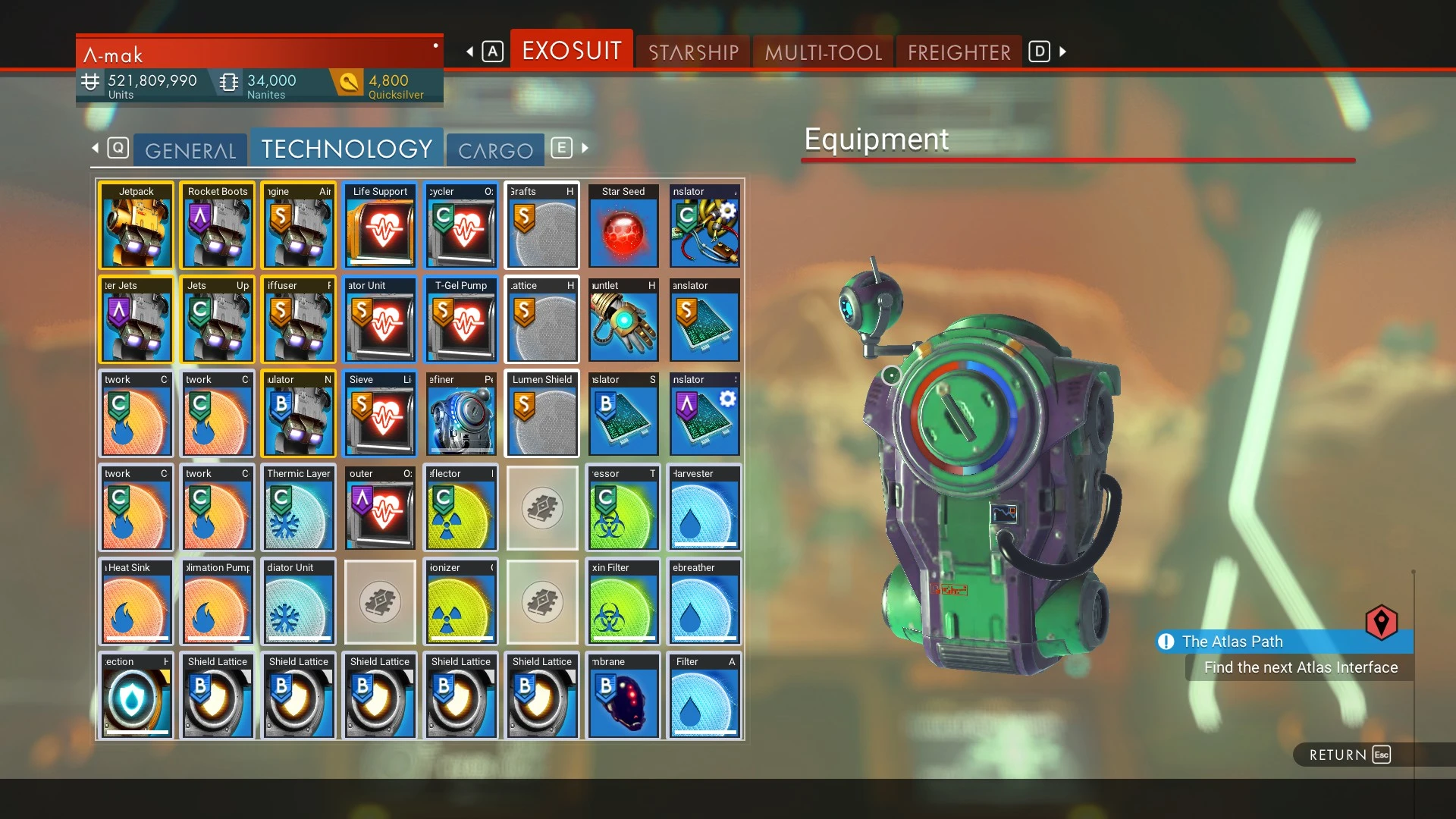Select the T-Gel Pump upgrade

[460, 319]
